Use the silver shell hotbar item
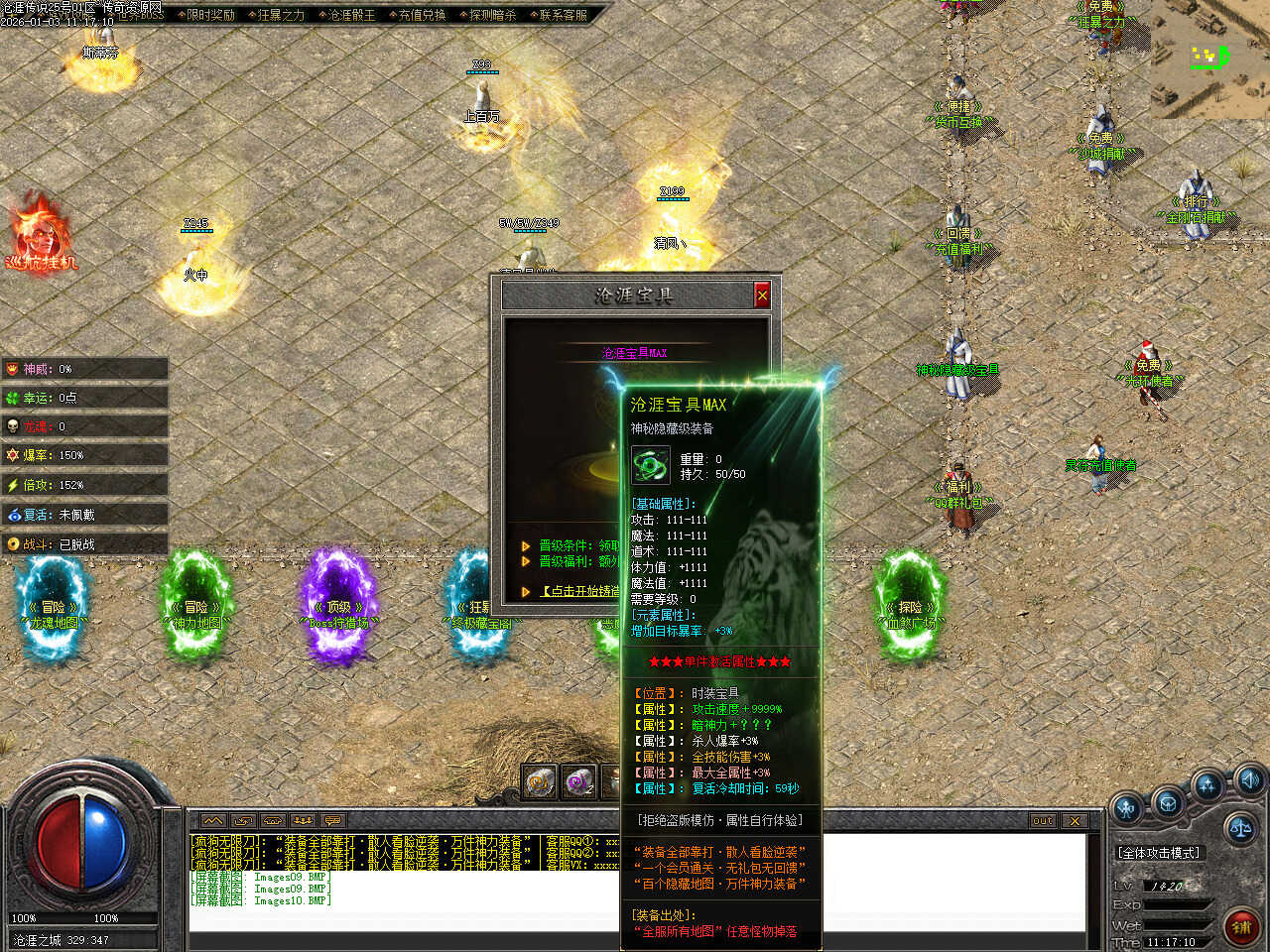1270x952 pixels. tap(540, 782)
